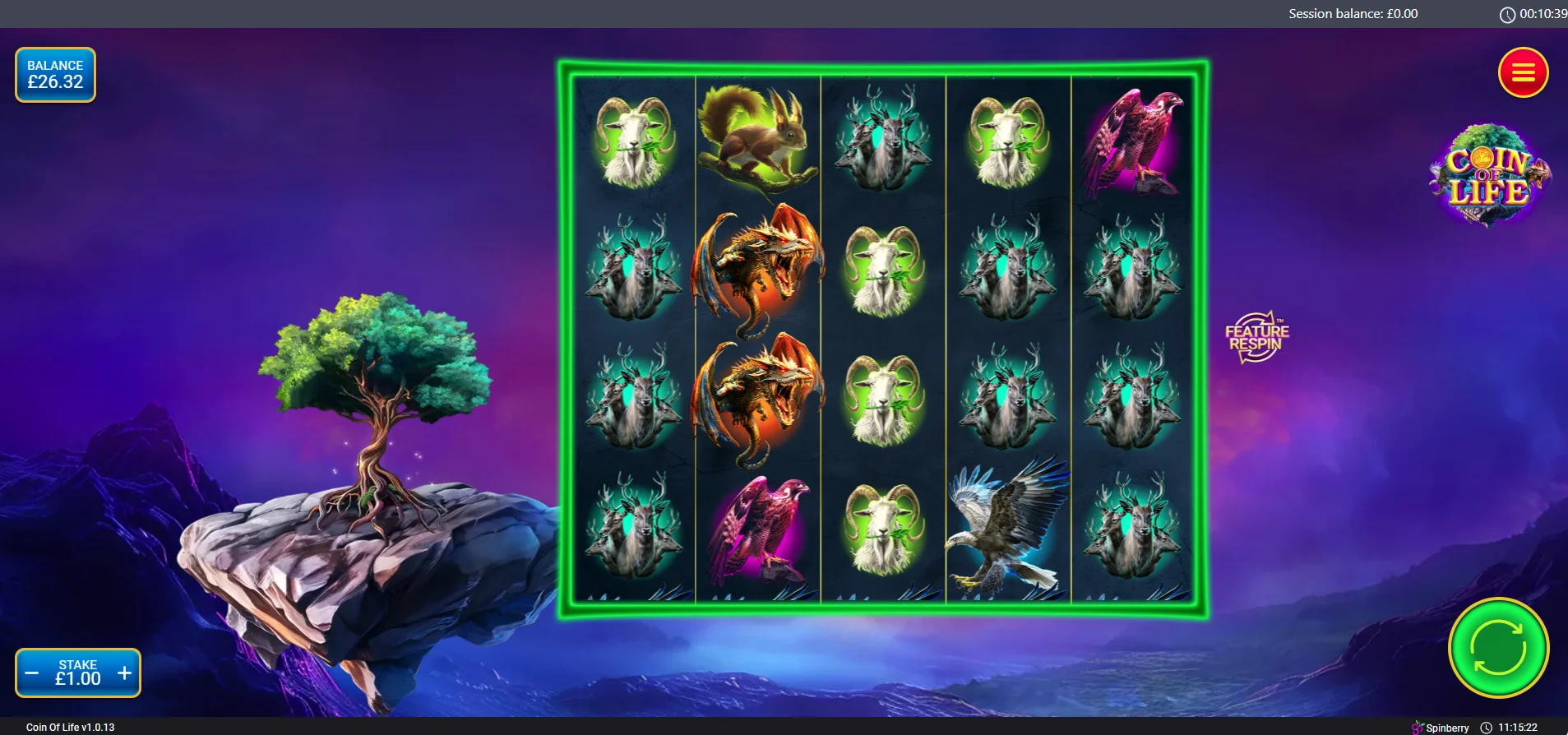Click the clock icon beside 11:15:22

pos(1486,727)
